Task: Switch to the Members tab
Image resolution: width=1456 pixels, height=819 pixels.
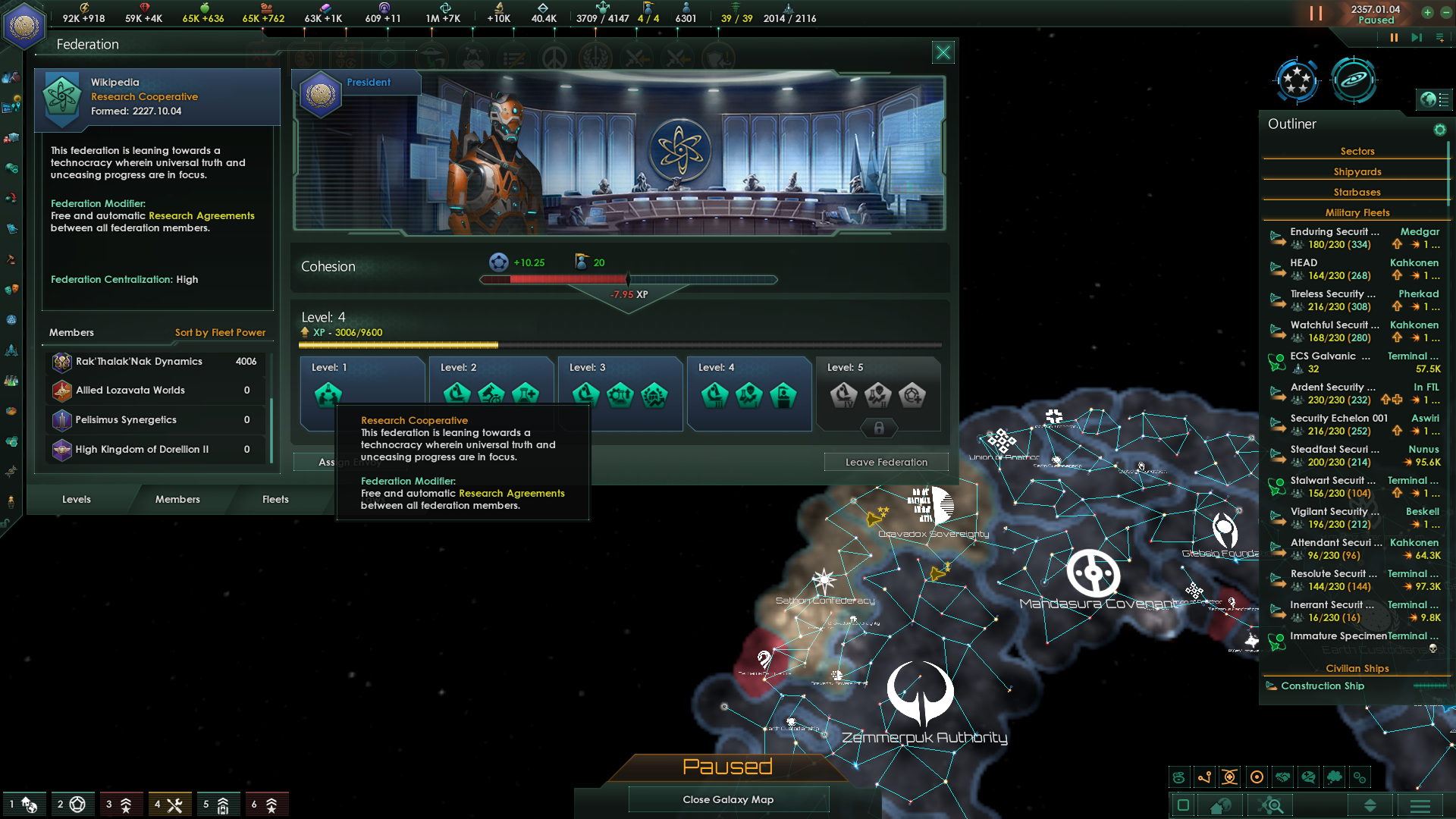Action: [177, 499]
